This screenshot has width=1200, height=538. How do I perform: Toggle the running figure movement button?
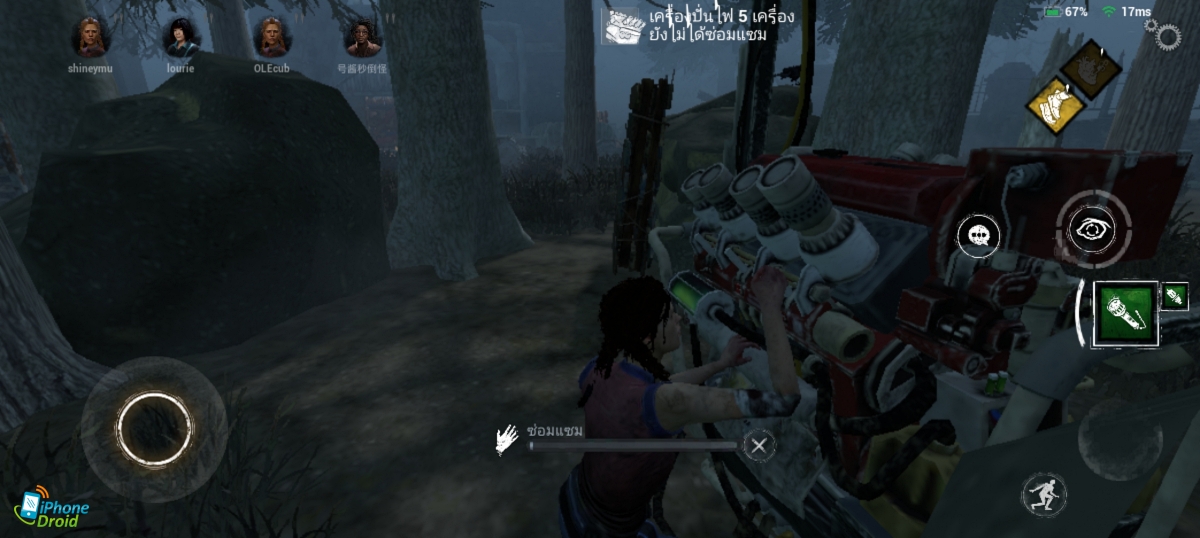[x=1044, y=495]
